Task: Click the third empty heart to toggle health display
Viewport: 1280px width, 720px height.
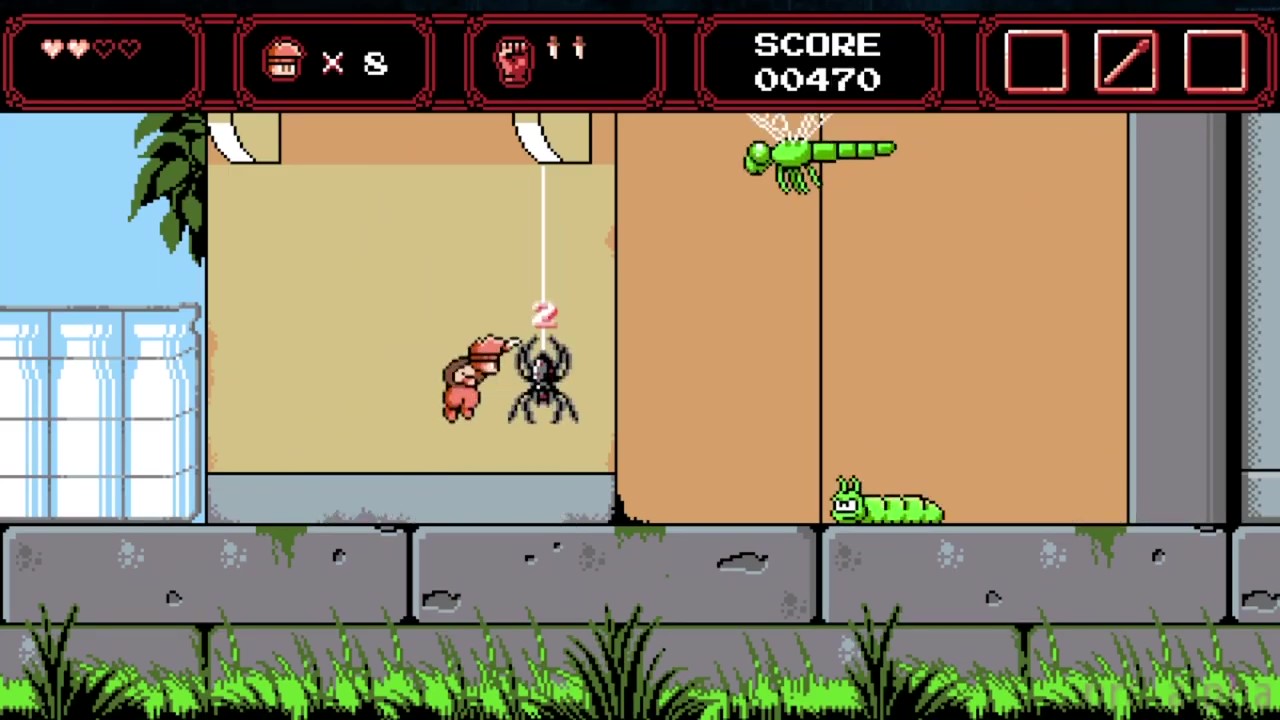Action: click(104, 48)
